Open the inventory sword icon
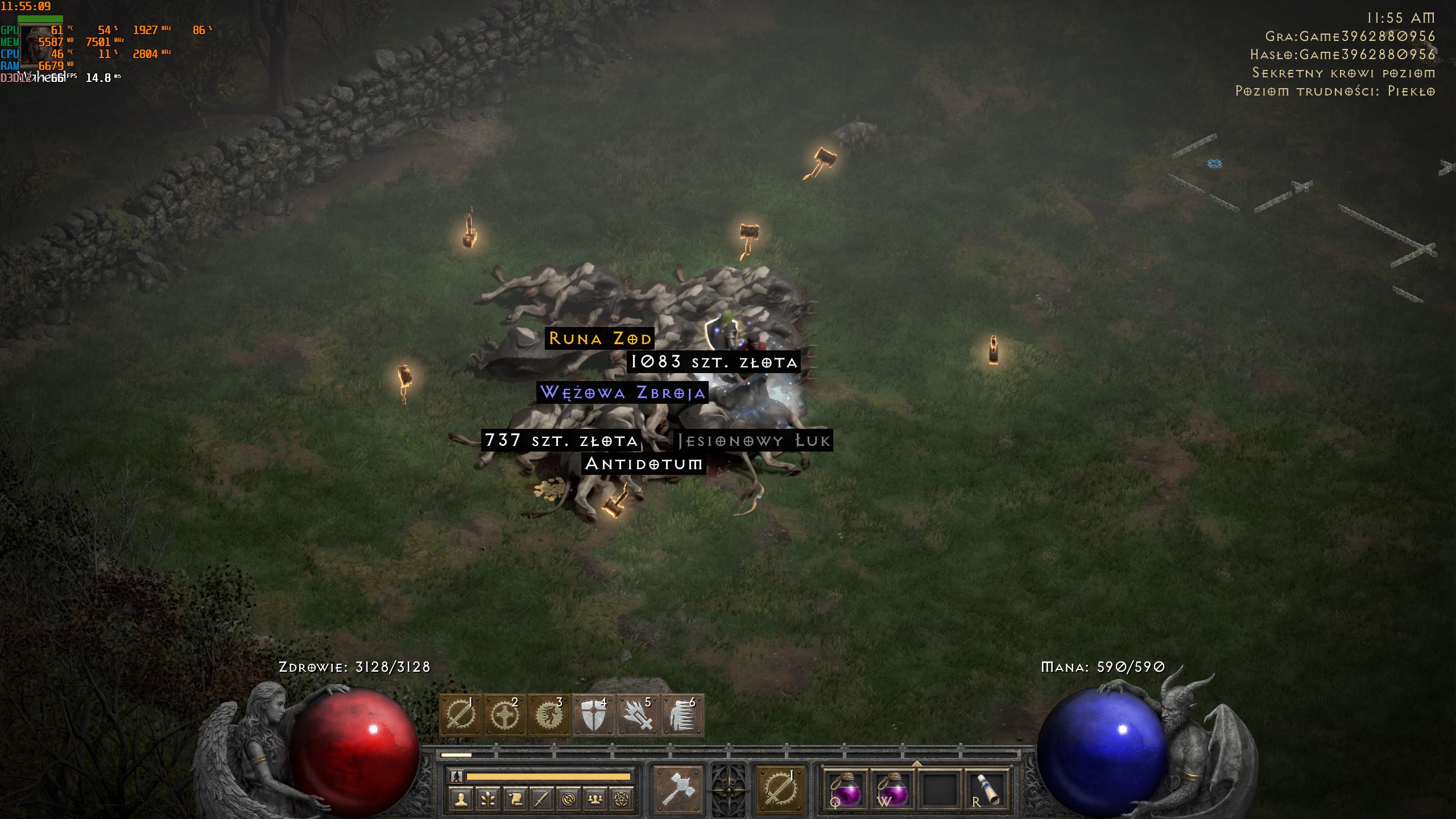1456x819 pixels. point(541,800)
